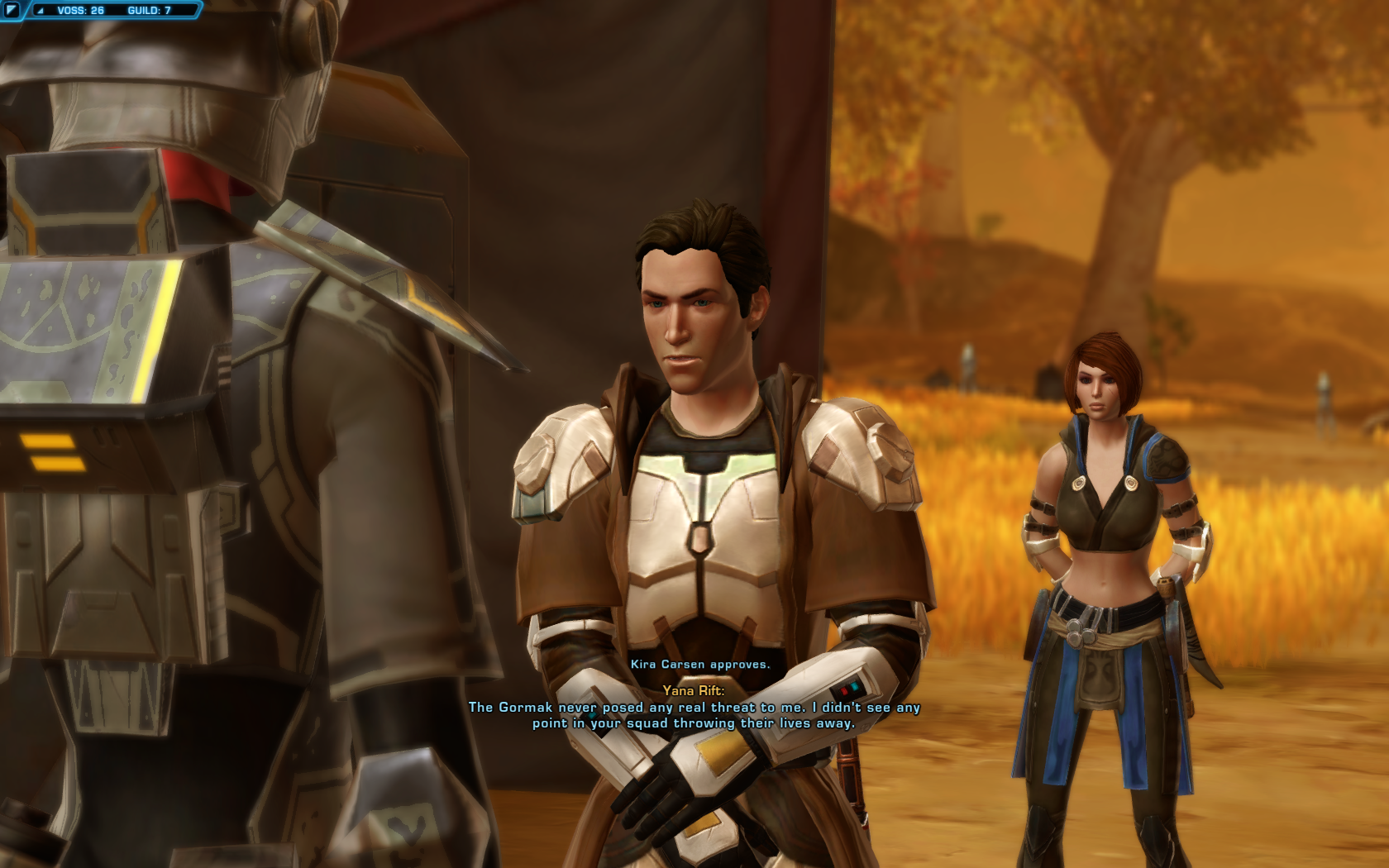Click the red switch on the Jedi's right gauntlet
The height and width of the screenshot is (868, 1389).
coord(844,691)
